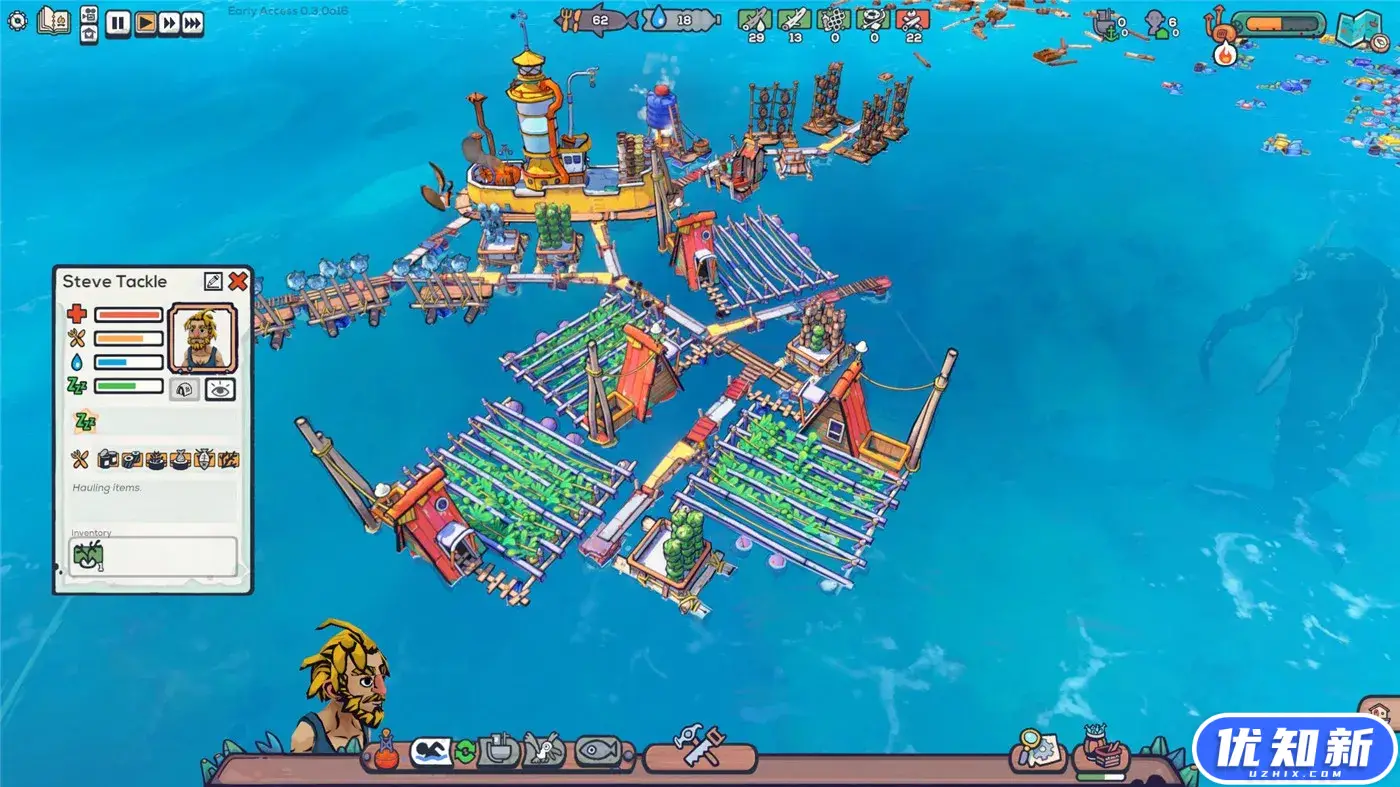
Task: Select the swimmer scavenging toolbar icon
Action: (x=431, y=751)
